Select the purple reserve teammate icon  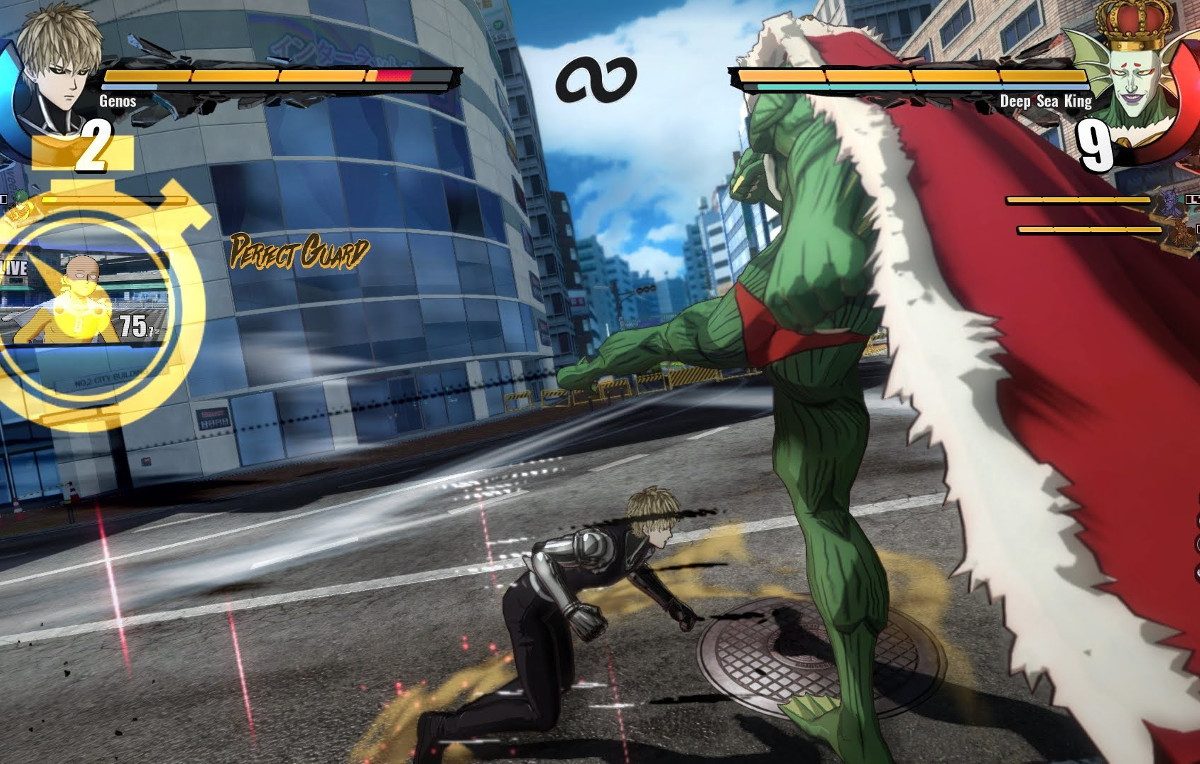[x=1172, y=203]
